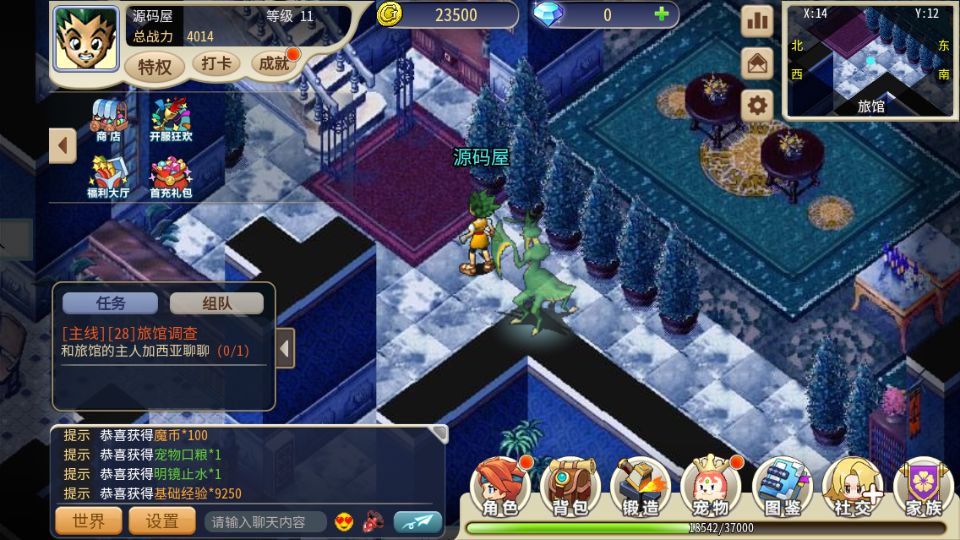Open the 背包 backpack inventory
The height and width of the screenshot is (540, 960).
click(x=570, y=489)
